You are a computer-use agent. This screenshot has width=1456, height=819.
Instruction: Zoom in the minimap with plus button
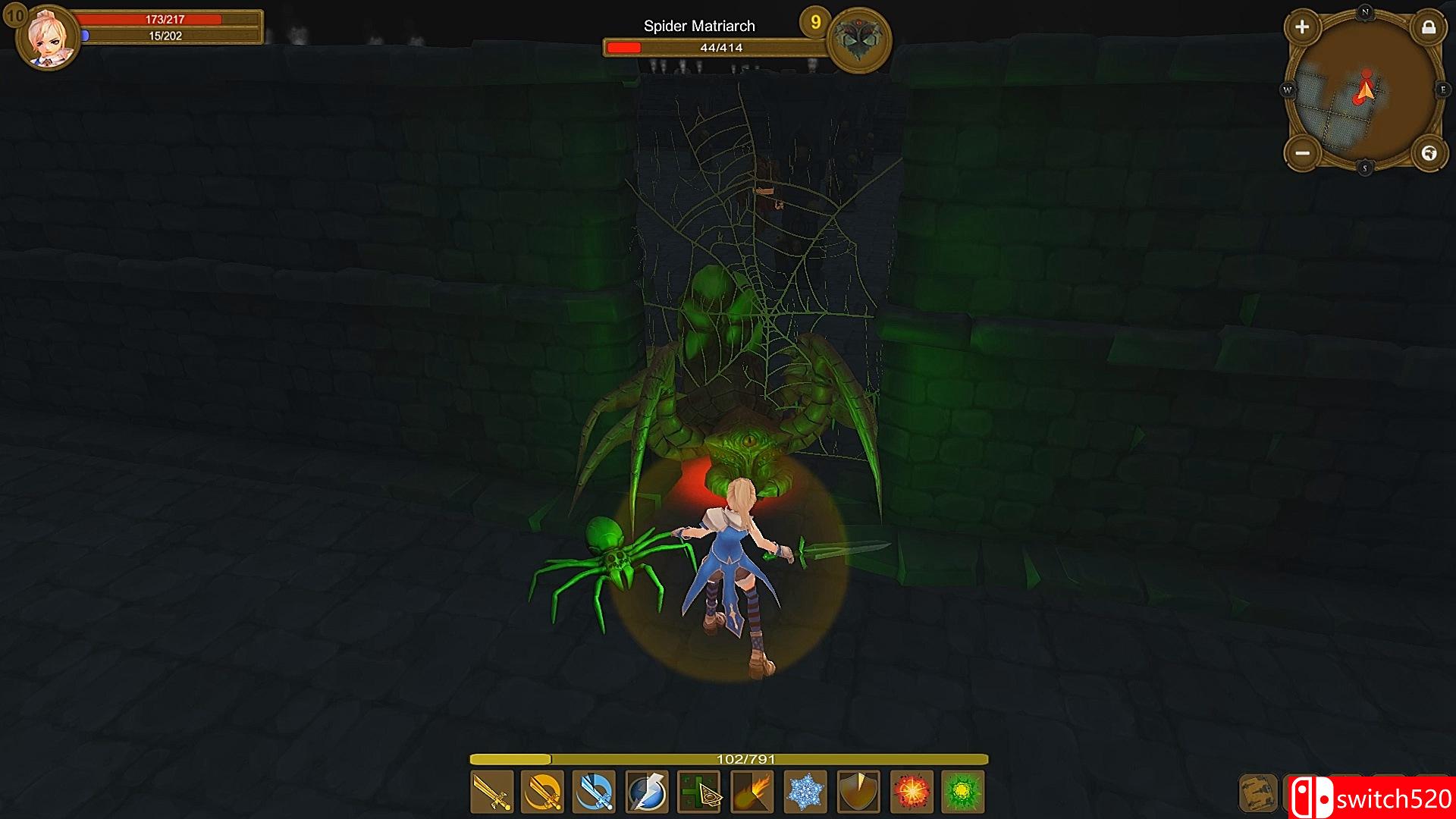[x=1302, y=27]
